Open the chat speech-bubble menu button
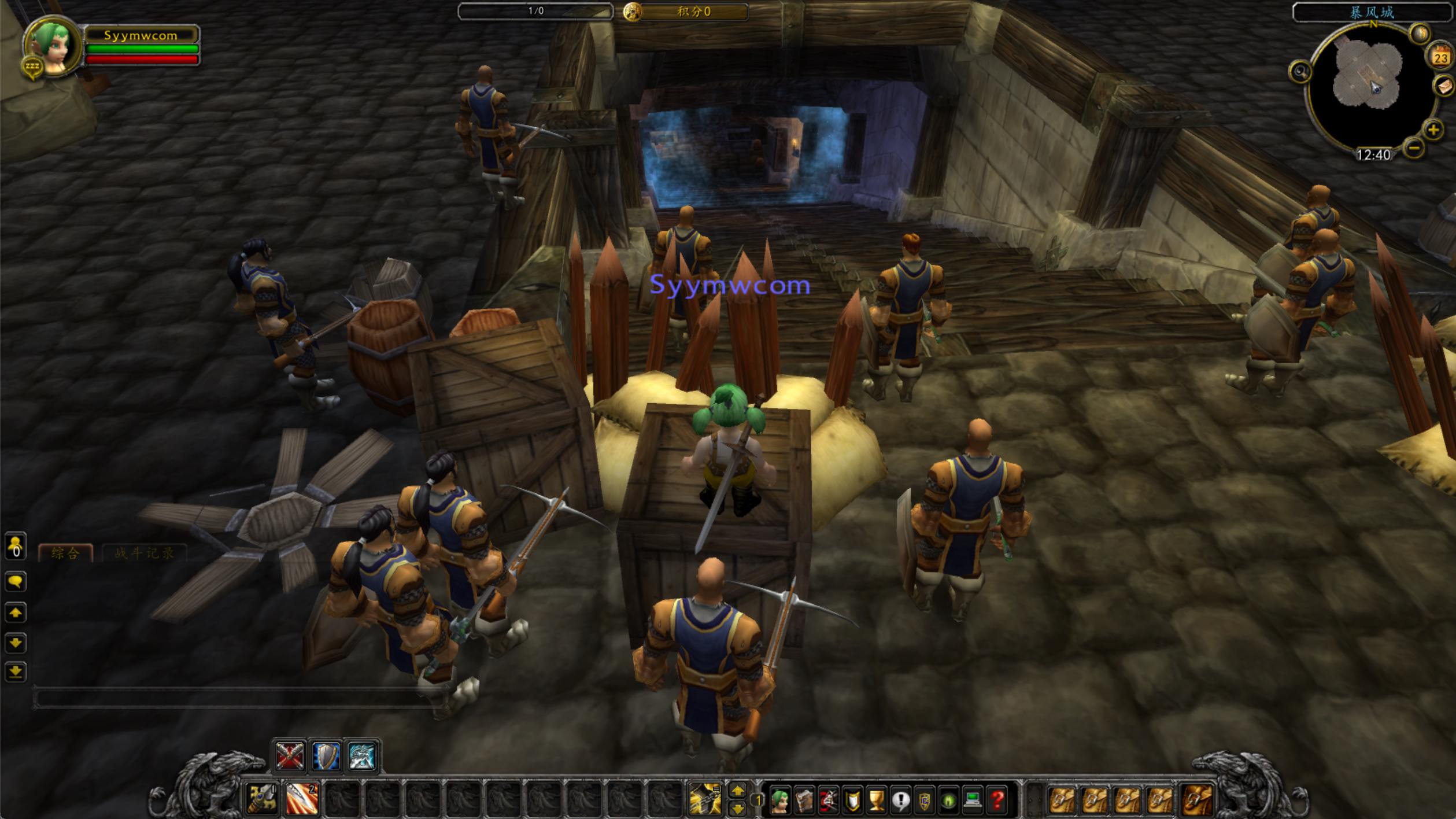Image resolution: width=1456 pixels, height=819 pixels. point(16,581)
